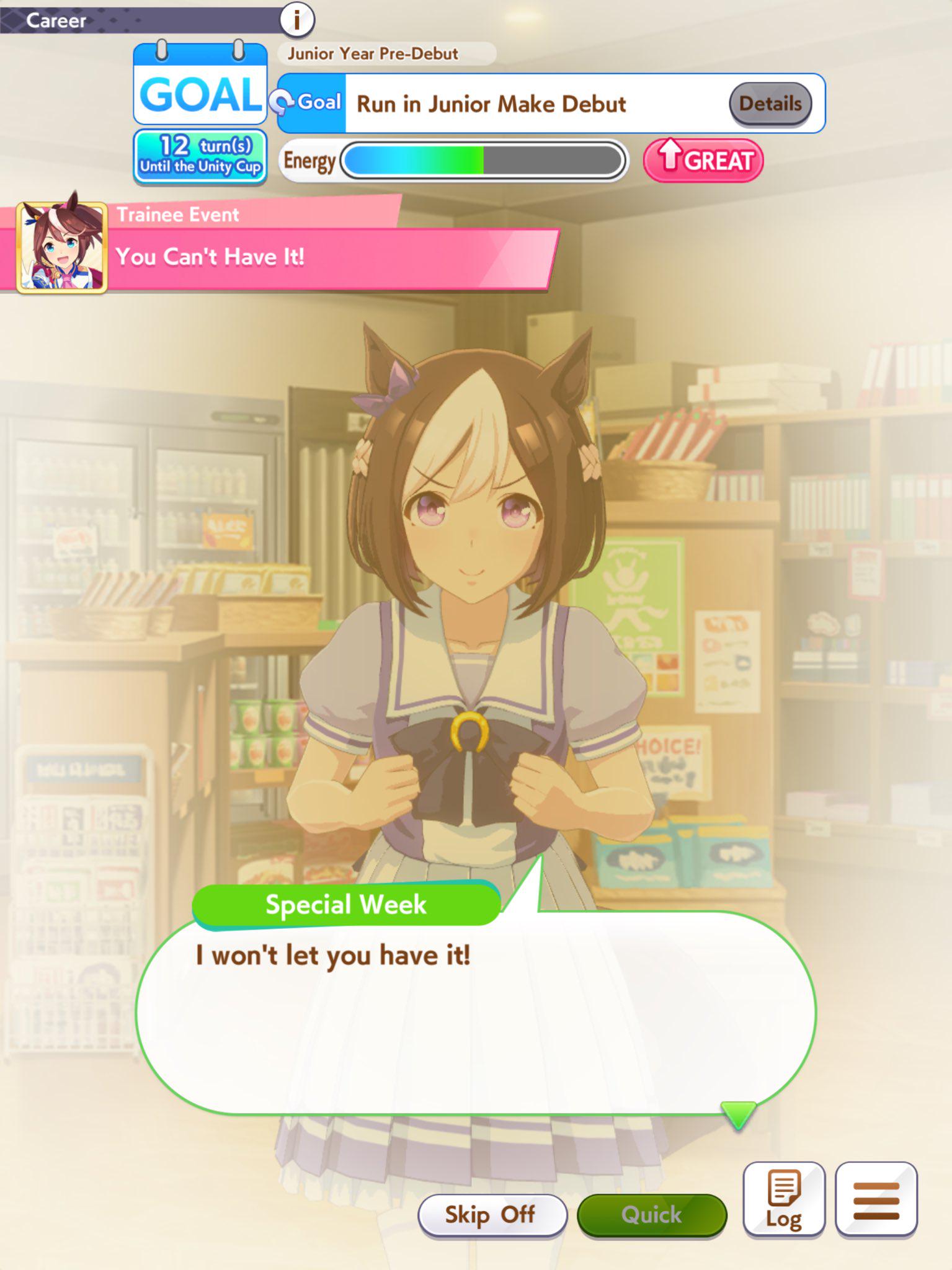Click the Goal cycle arrow icon
This screenshot has height=1270, width=952.
(282, 102)
